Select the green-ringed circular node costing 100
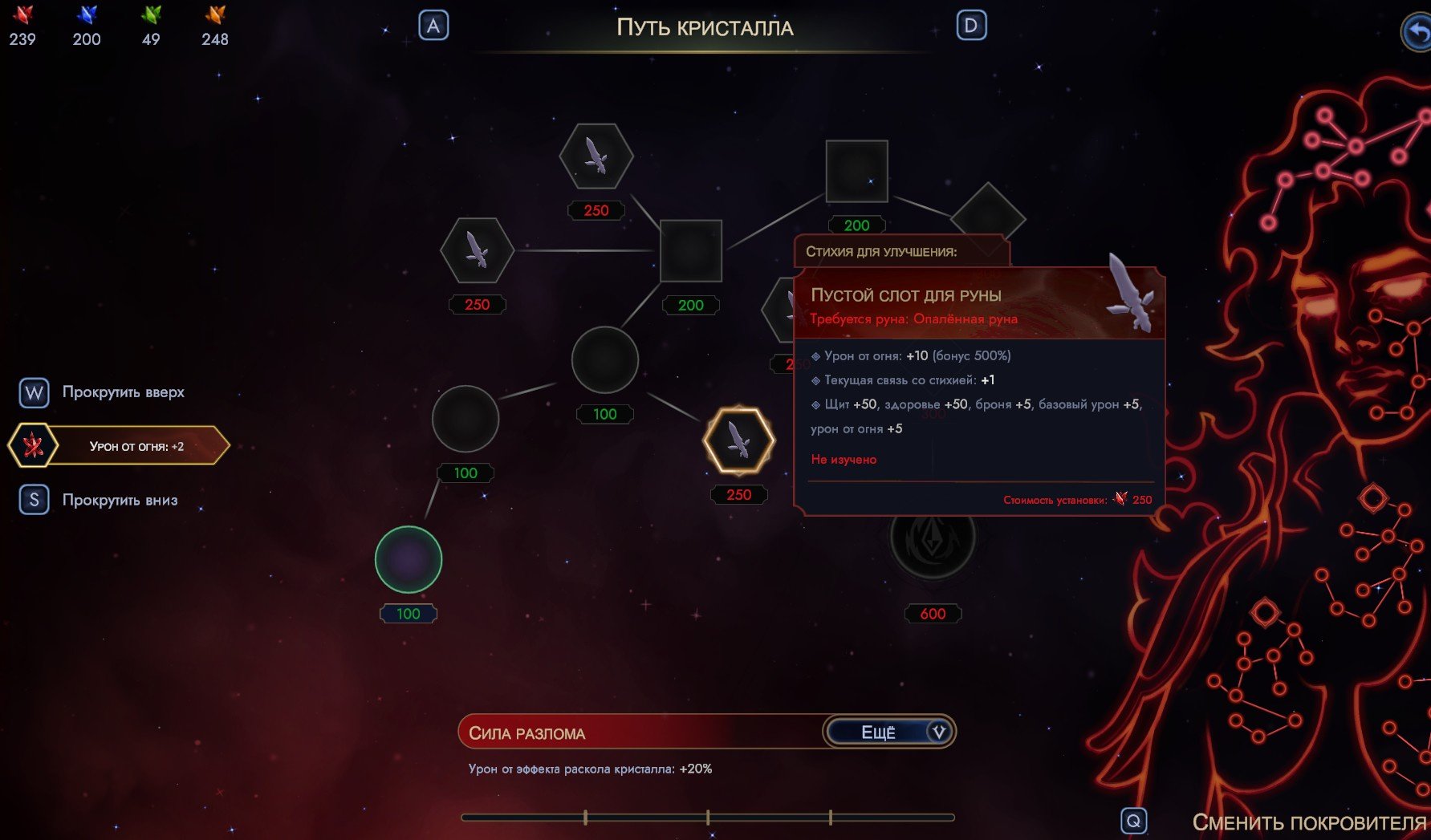This screenshot has width=1431, height=840. pyautogui.click(x=409, y=559)
